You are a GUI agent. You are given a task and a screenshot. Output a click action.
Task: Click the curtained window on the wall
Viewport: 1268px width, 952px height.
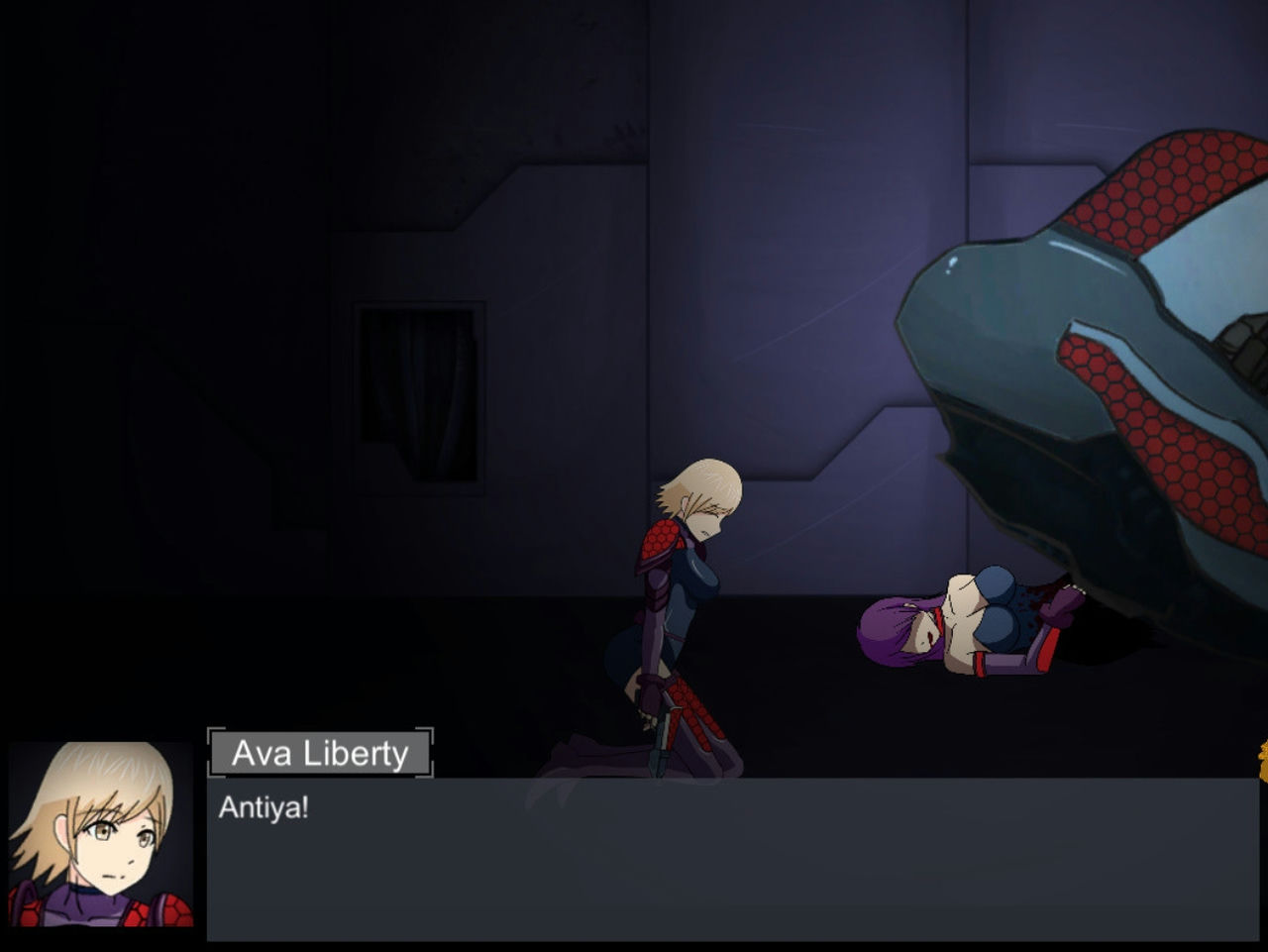421,396
